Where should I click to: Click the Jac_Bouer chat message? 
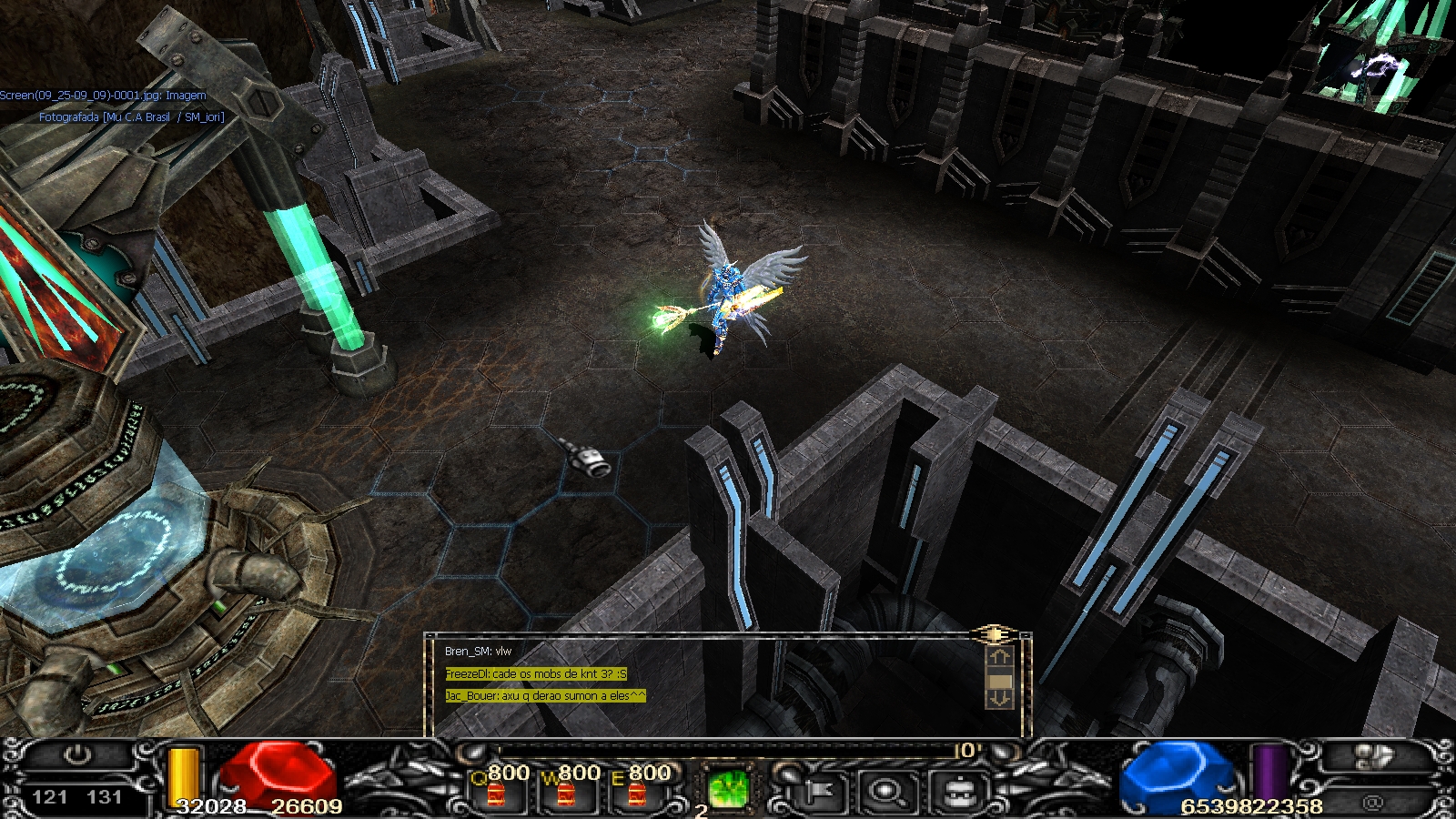(545, 696)
